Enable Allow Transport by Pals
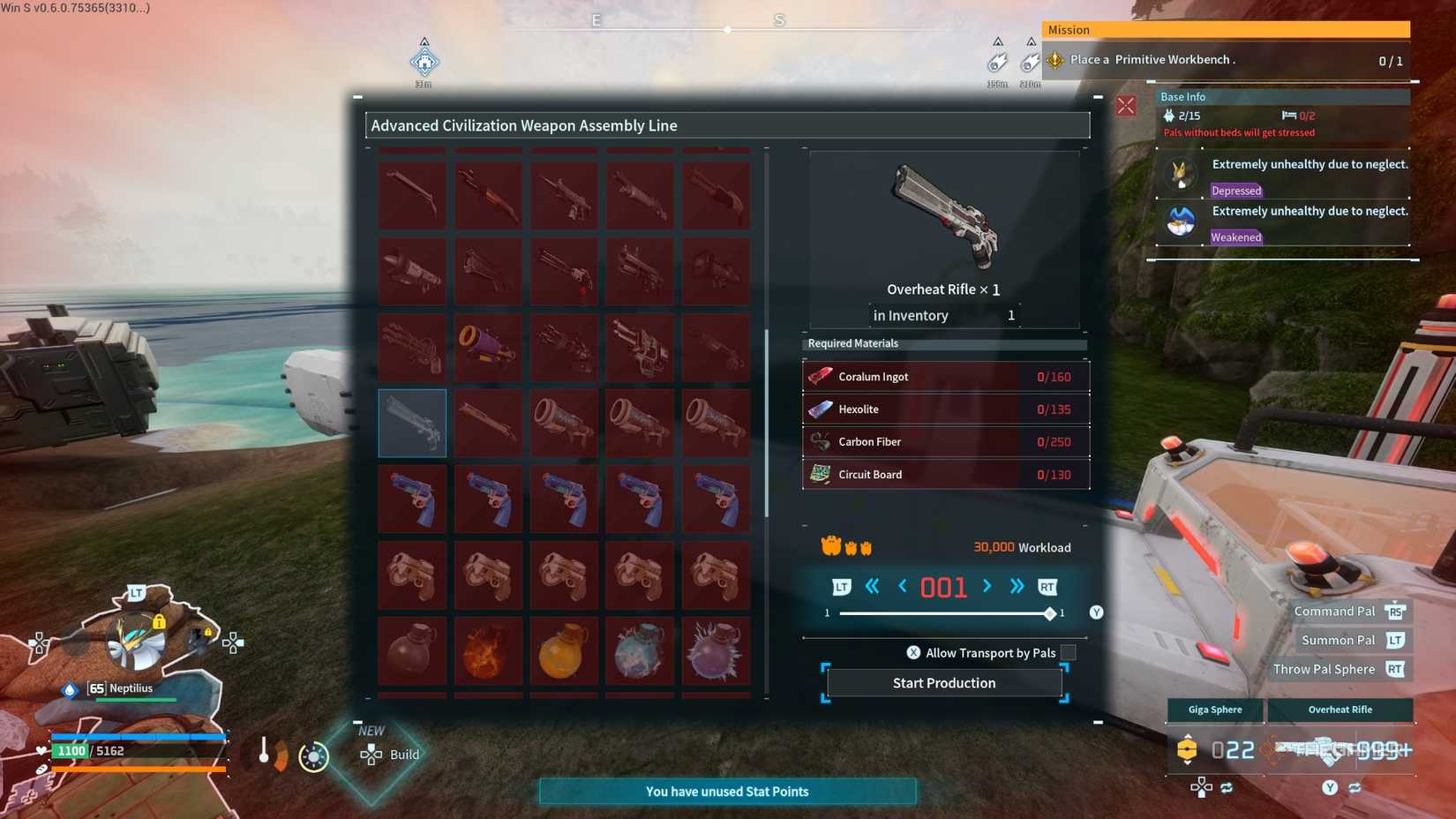The height and width of the screenshot is (819, 1456). (1069, 652)
